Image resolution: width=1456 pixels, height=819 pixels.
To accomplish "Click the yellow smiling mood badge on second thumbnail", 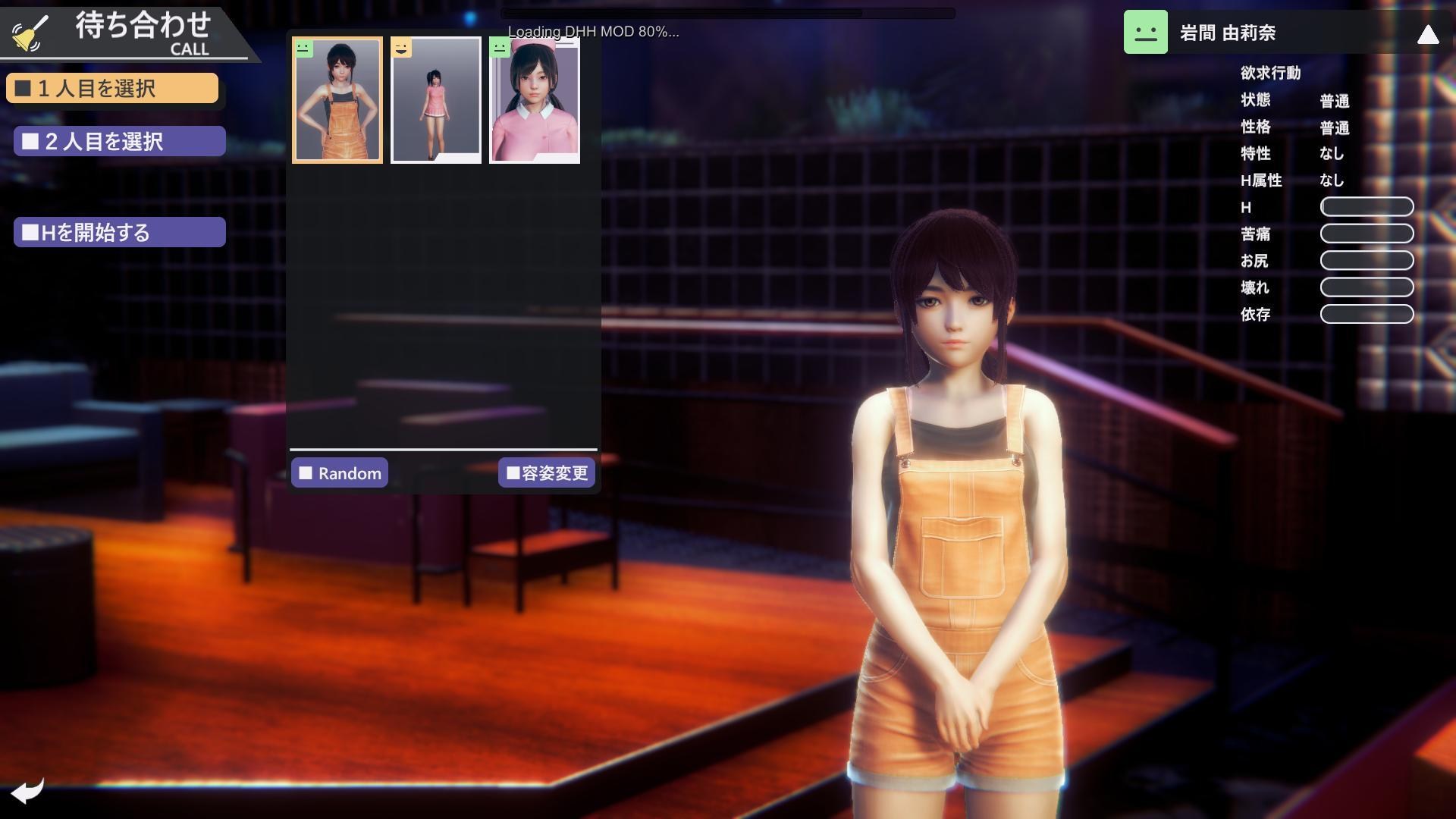I will [401, 49].
